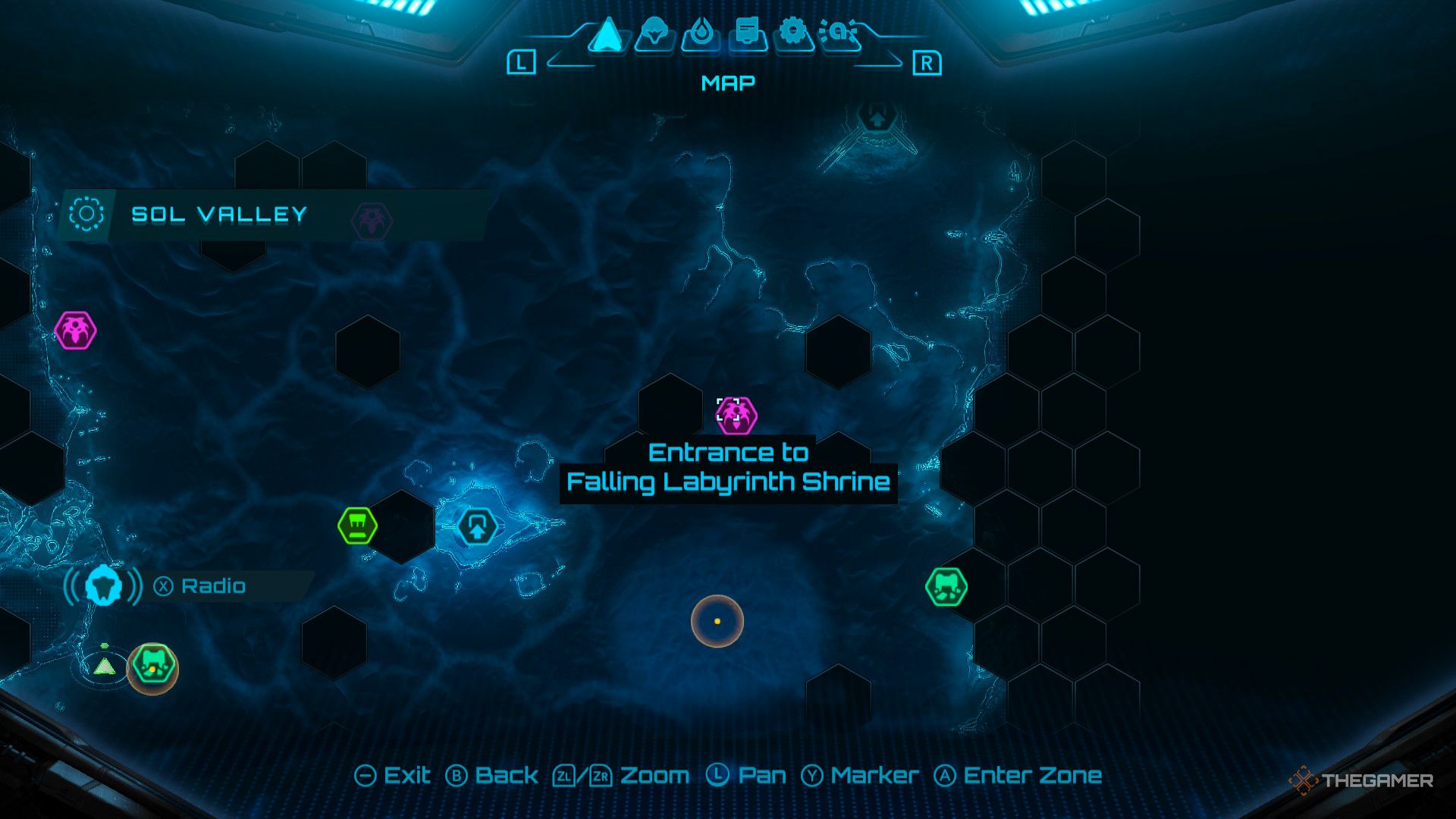Select the orange-ringed green marker at bottom left
The width and height of the screenshot is (1456, 819).
click(x=152, y=666)
